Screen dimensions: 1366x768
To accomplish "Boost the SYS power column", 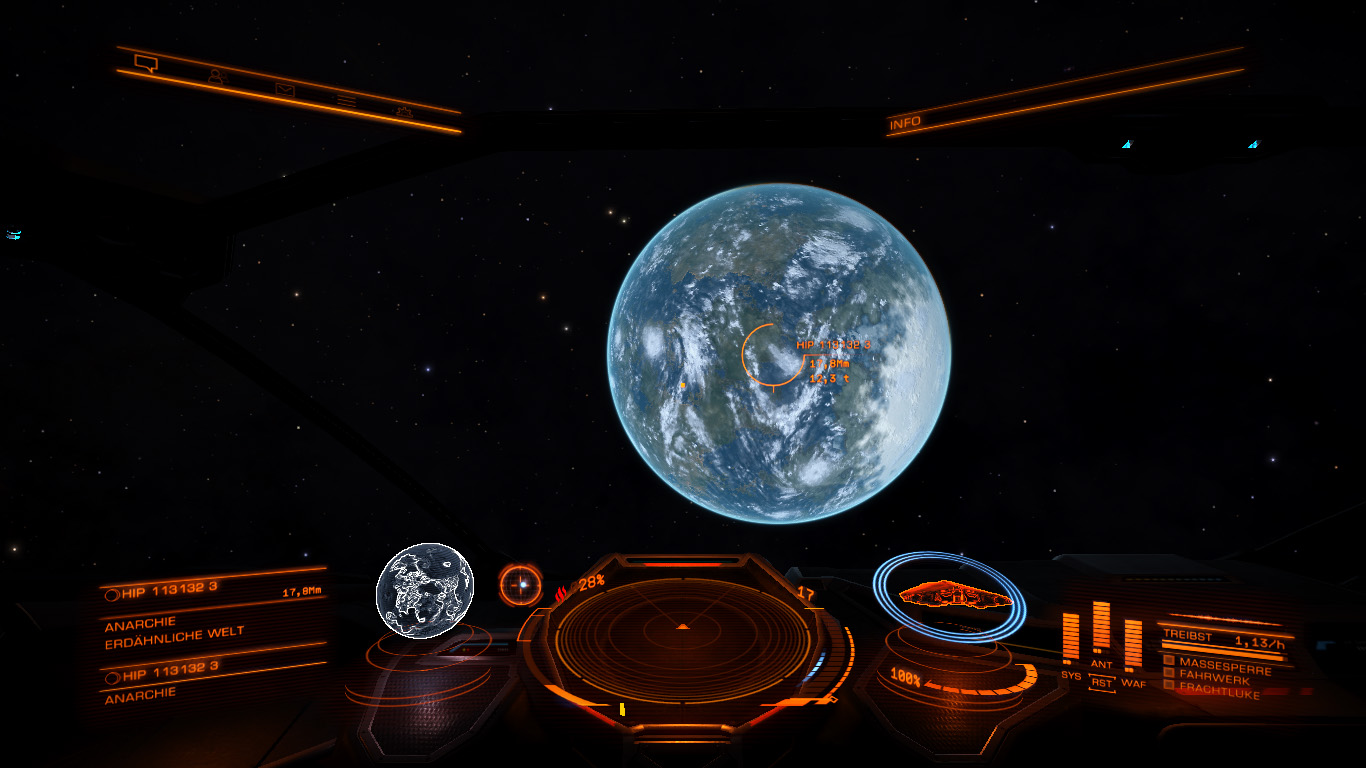I will pos(1071,638).
